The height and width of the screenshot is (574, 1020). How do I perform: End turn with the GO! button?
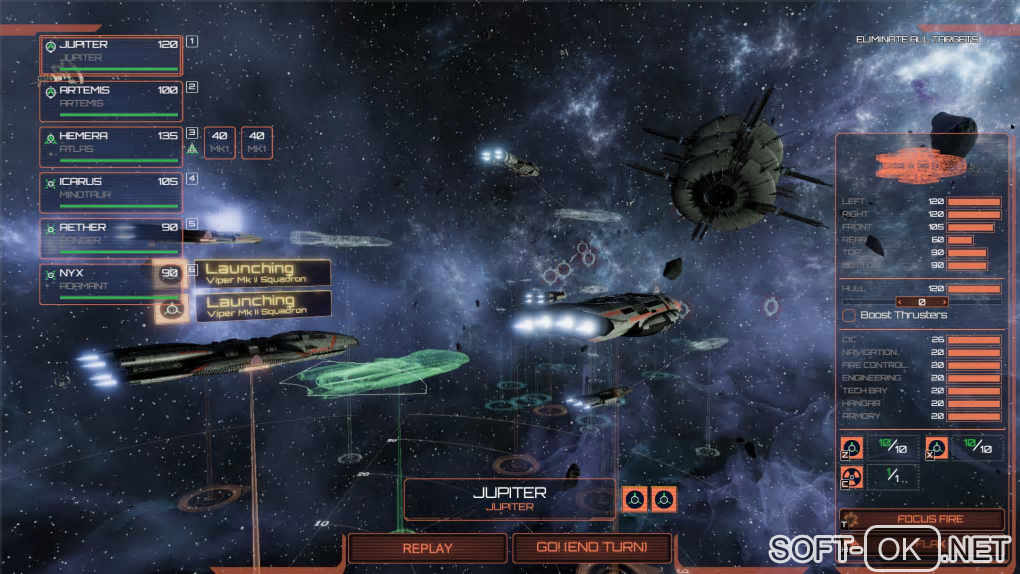[x=592, y=548]
